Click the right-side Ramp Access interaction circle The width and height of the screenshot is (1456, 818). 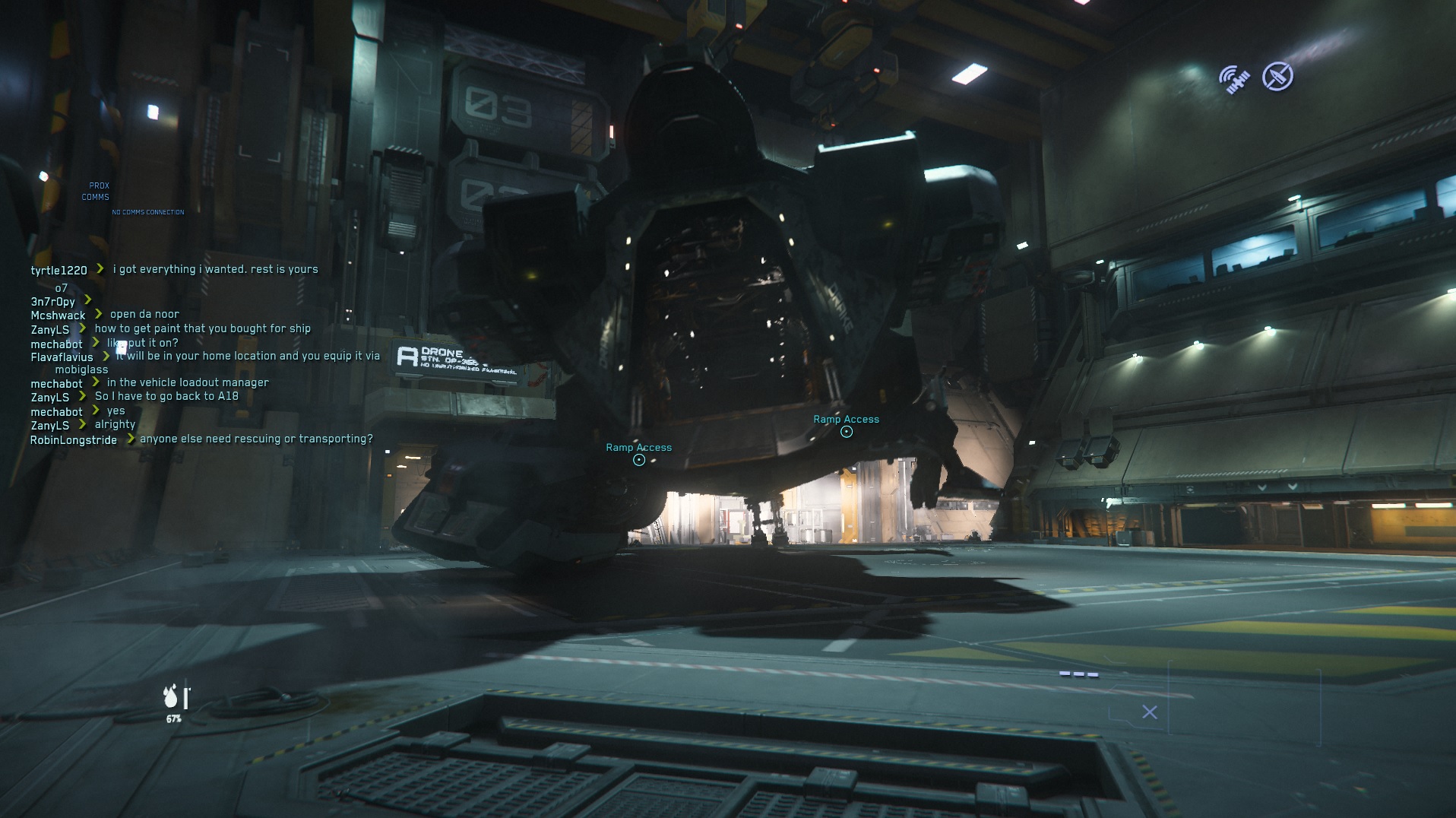(x=845, y=430)
